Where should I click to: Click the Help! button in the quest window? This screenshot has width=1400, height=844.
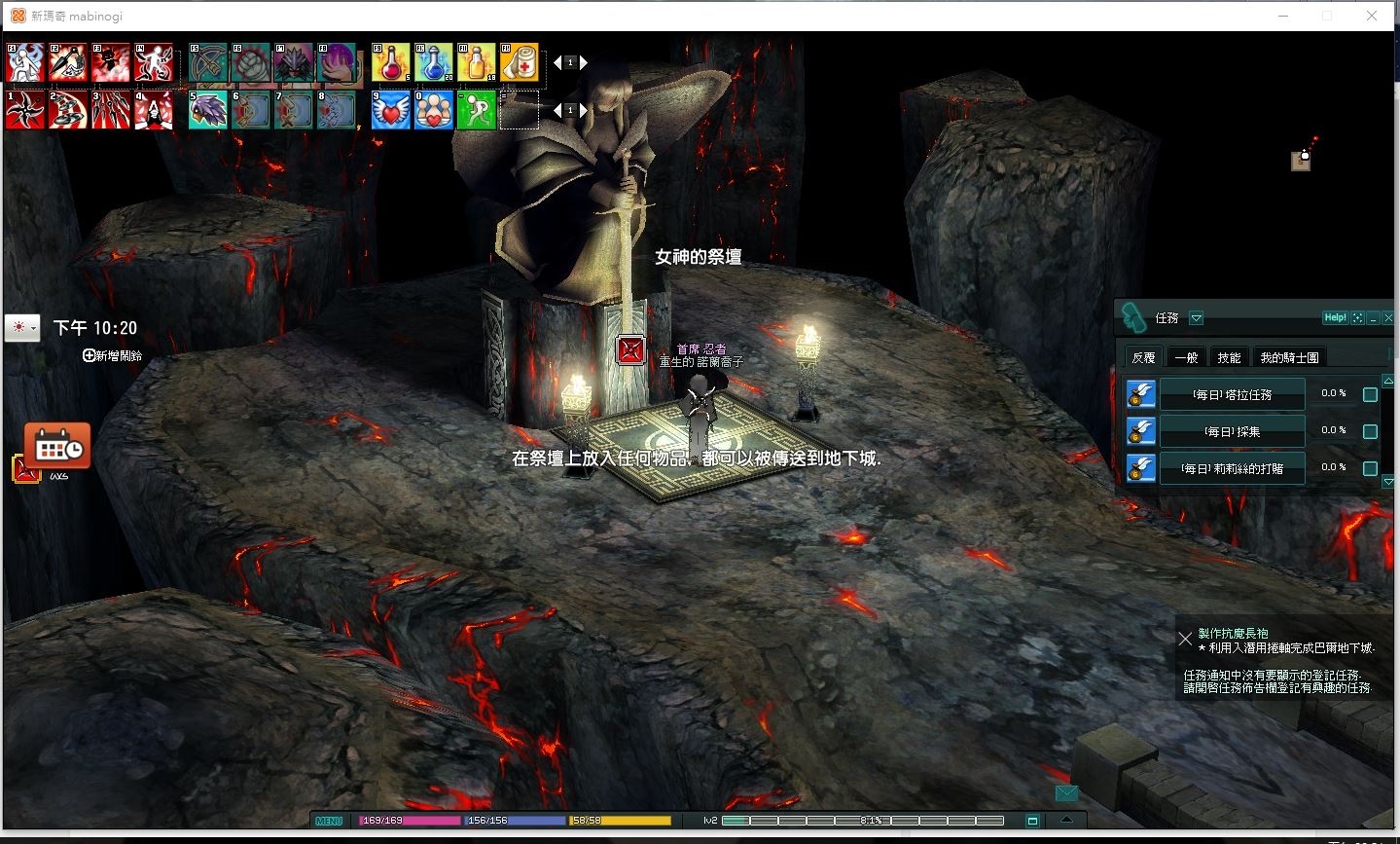(x=1335, y=317)
